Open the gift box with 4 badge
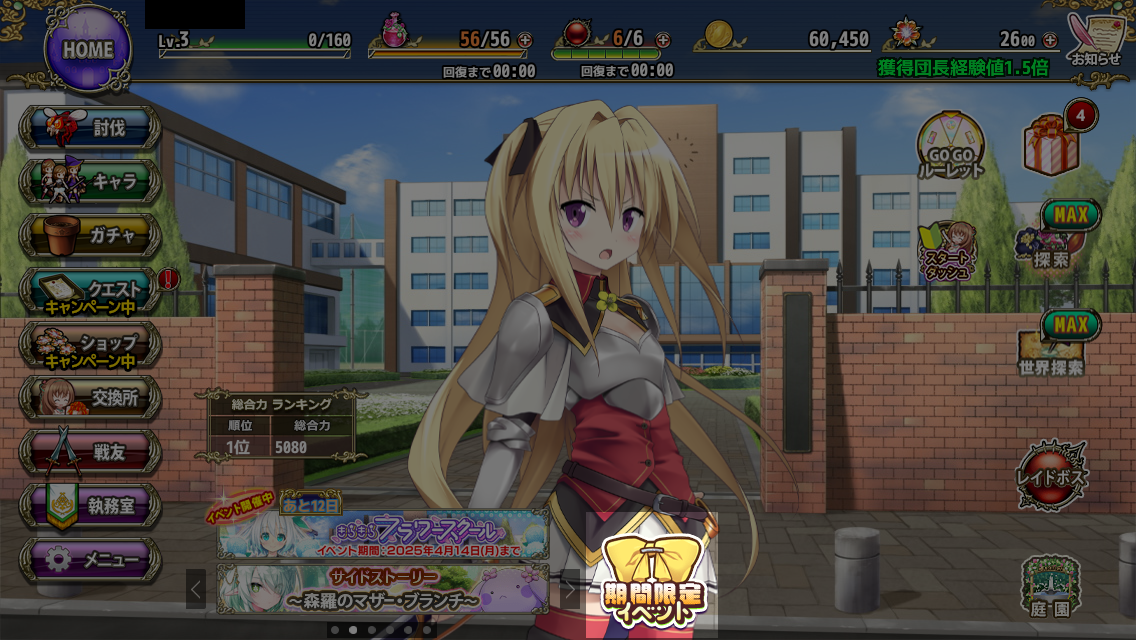 tap(1052, 145)
